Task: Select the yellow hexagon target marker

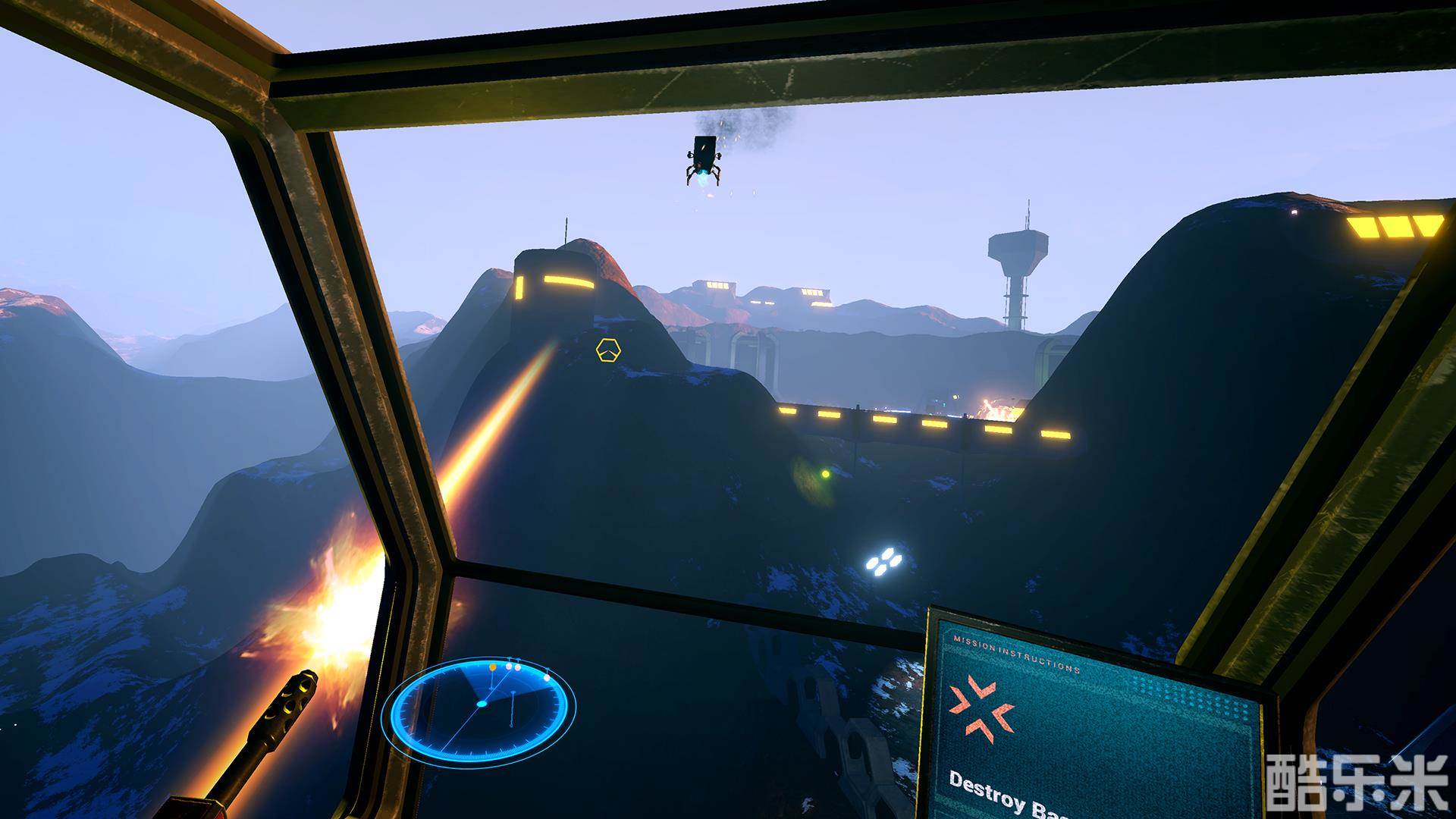Action: tap(608, 350)
